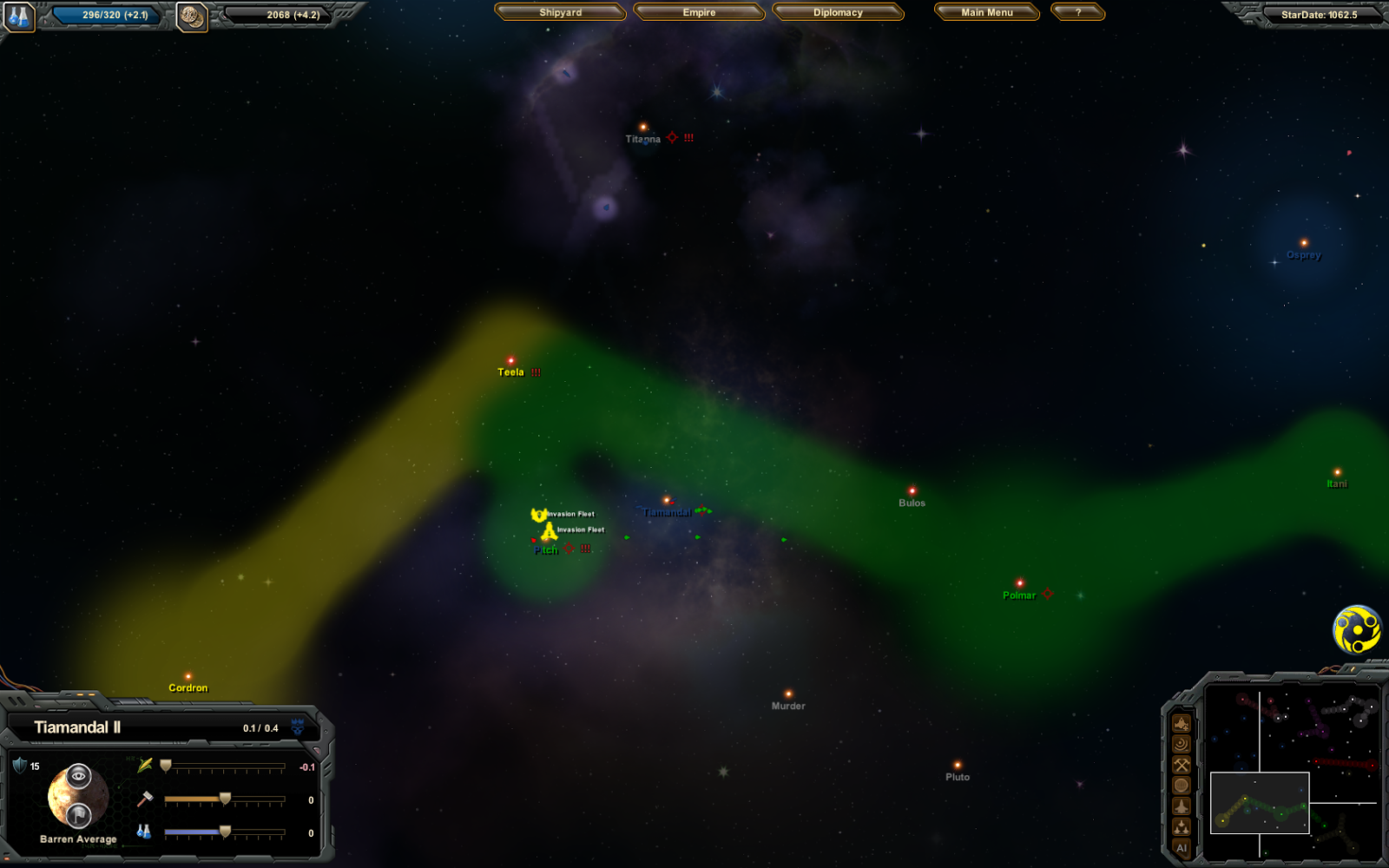
Task: Toggle the AI button on the minimap sidebar
Action: click(1182, 846)
